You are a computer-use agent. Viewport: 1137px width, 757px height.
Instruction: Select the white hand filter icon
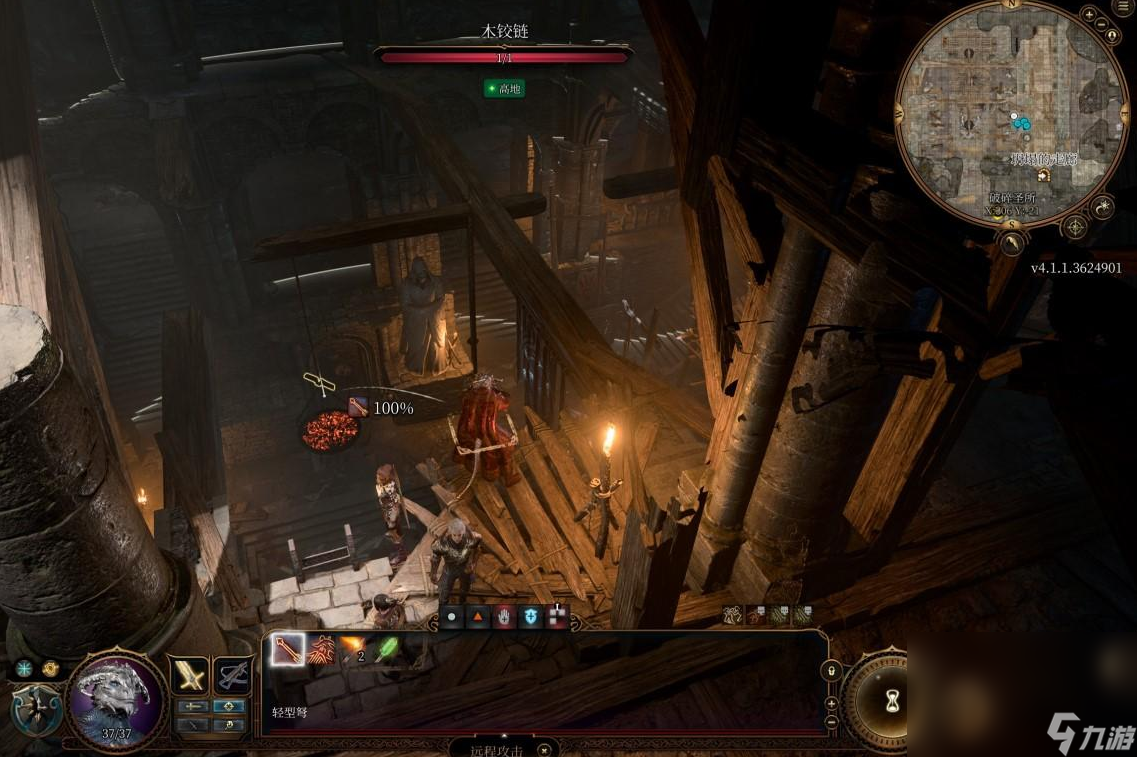pyautogui.click(x=504, y=618)
